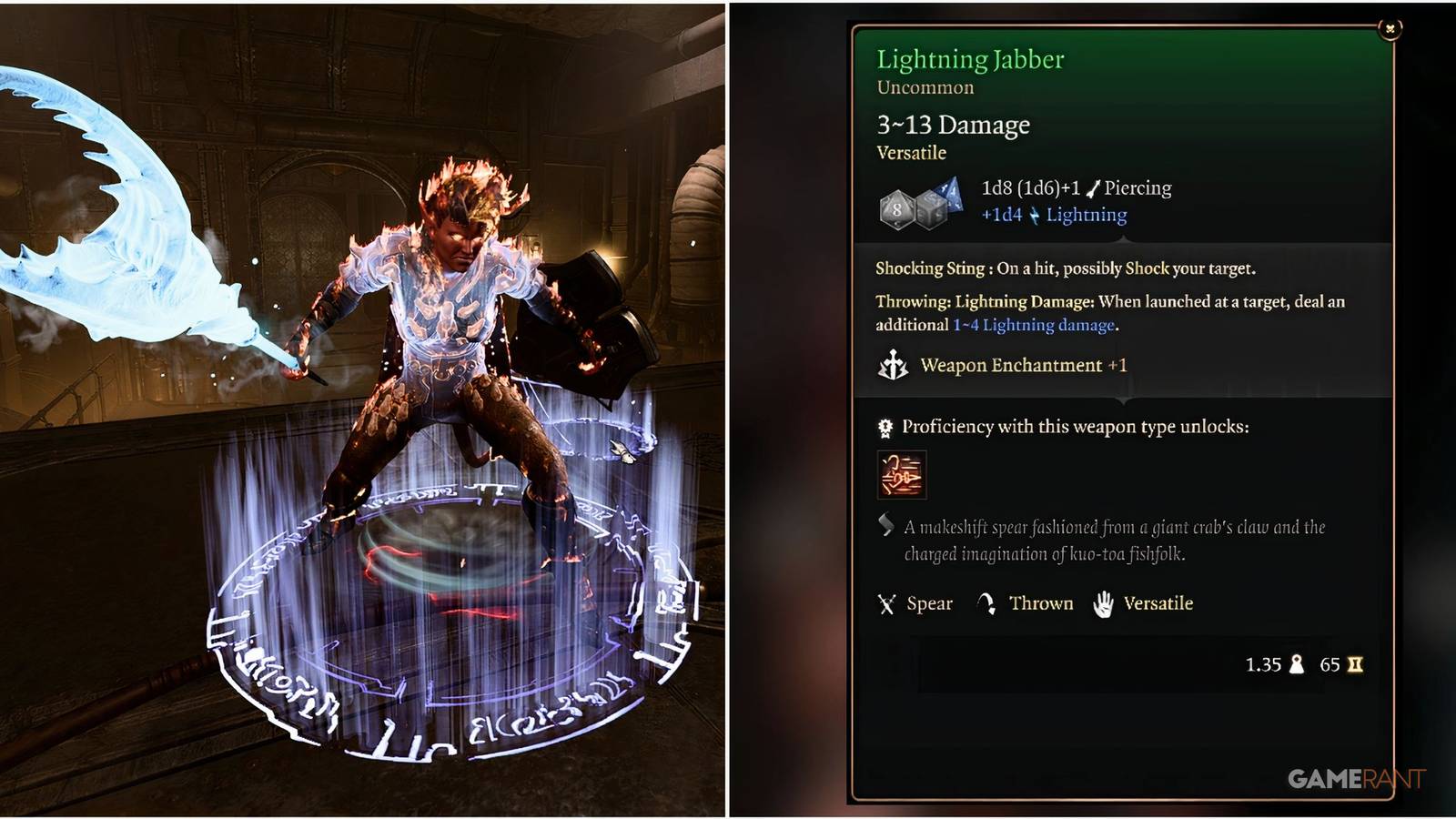Click the weight icon beside 1.35
This screenshot has height=819, width=1456.
(1298, 663)
